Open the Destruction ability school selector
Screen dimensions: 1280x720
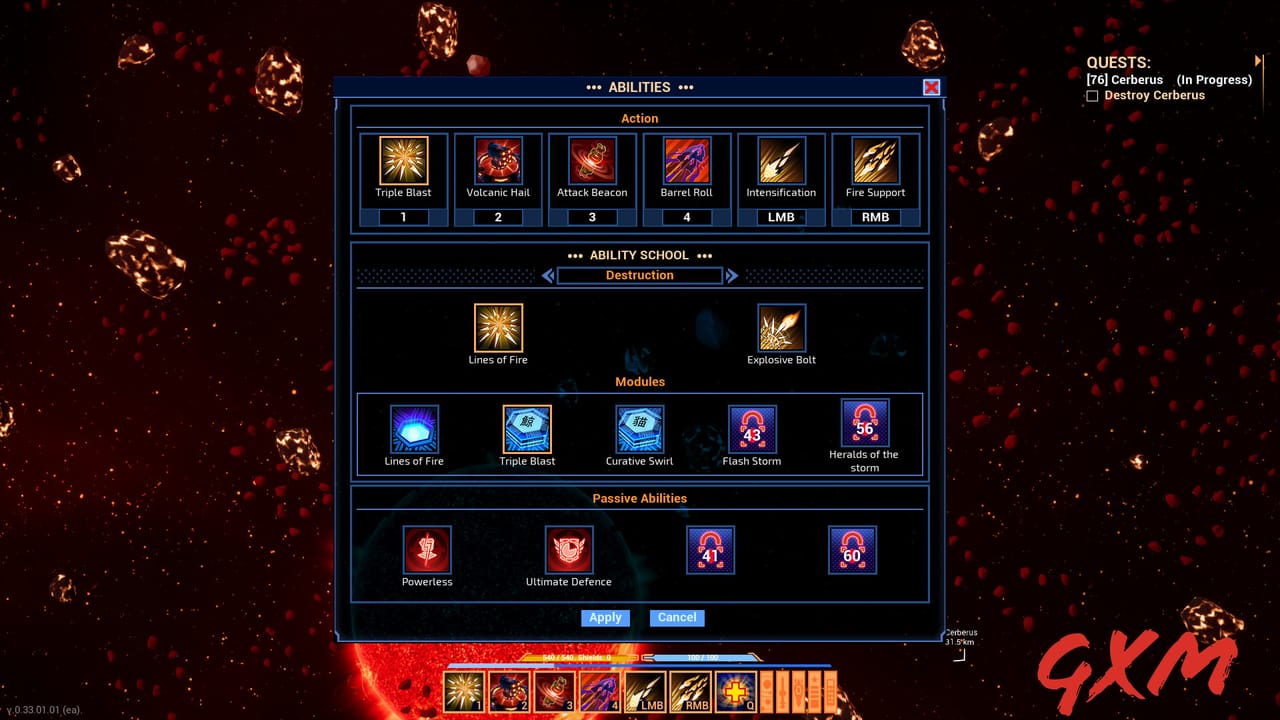[639, 275]
